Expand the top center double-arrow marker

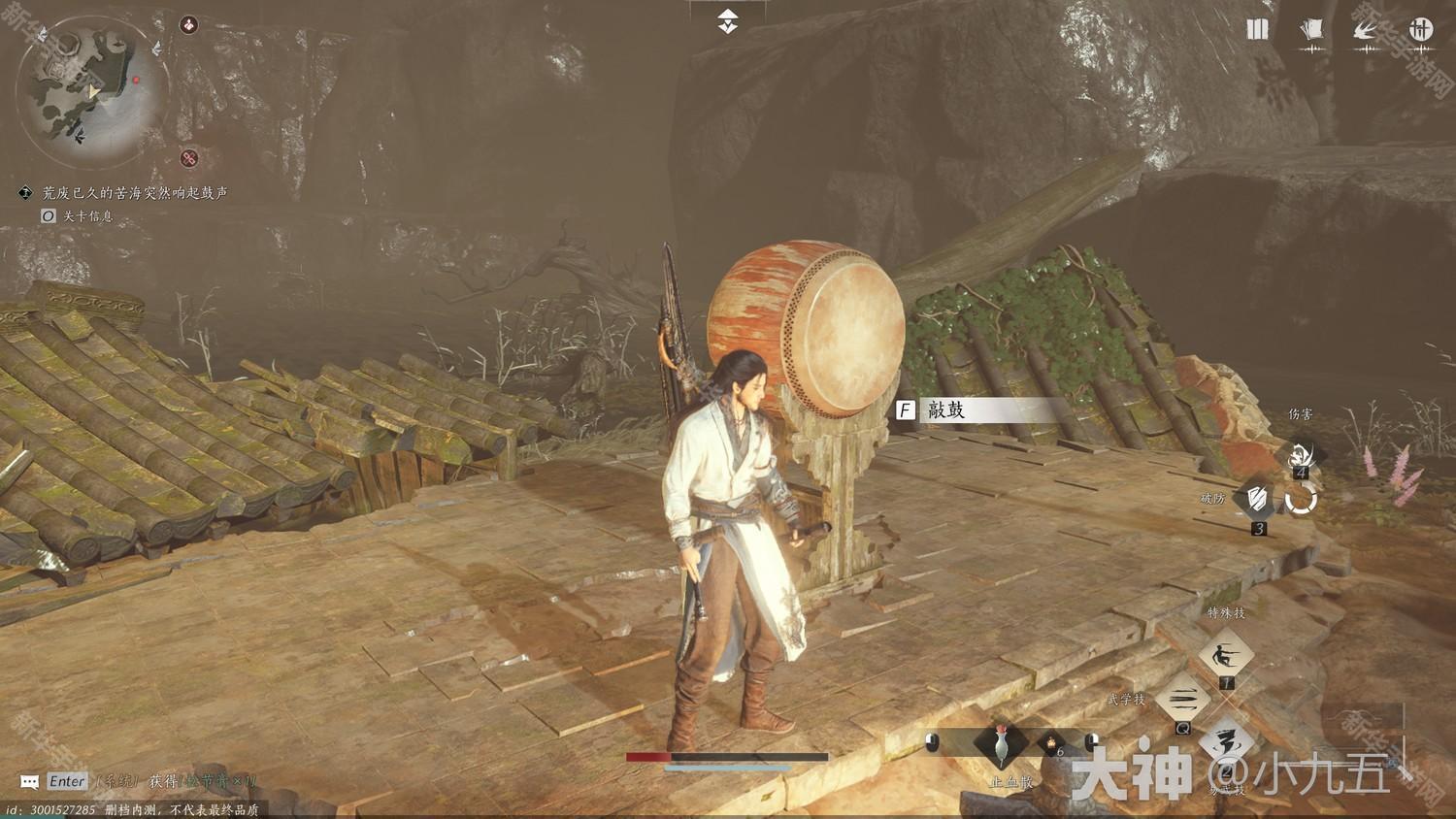727,21
